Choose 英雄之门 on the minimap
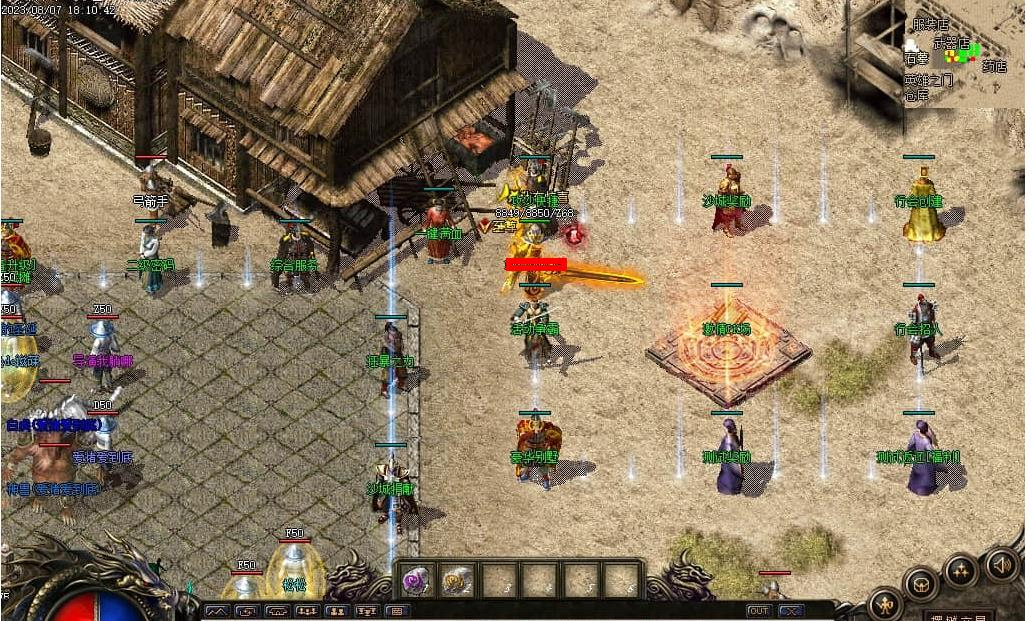 coord(929,81)
